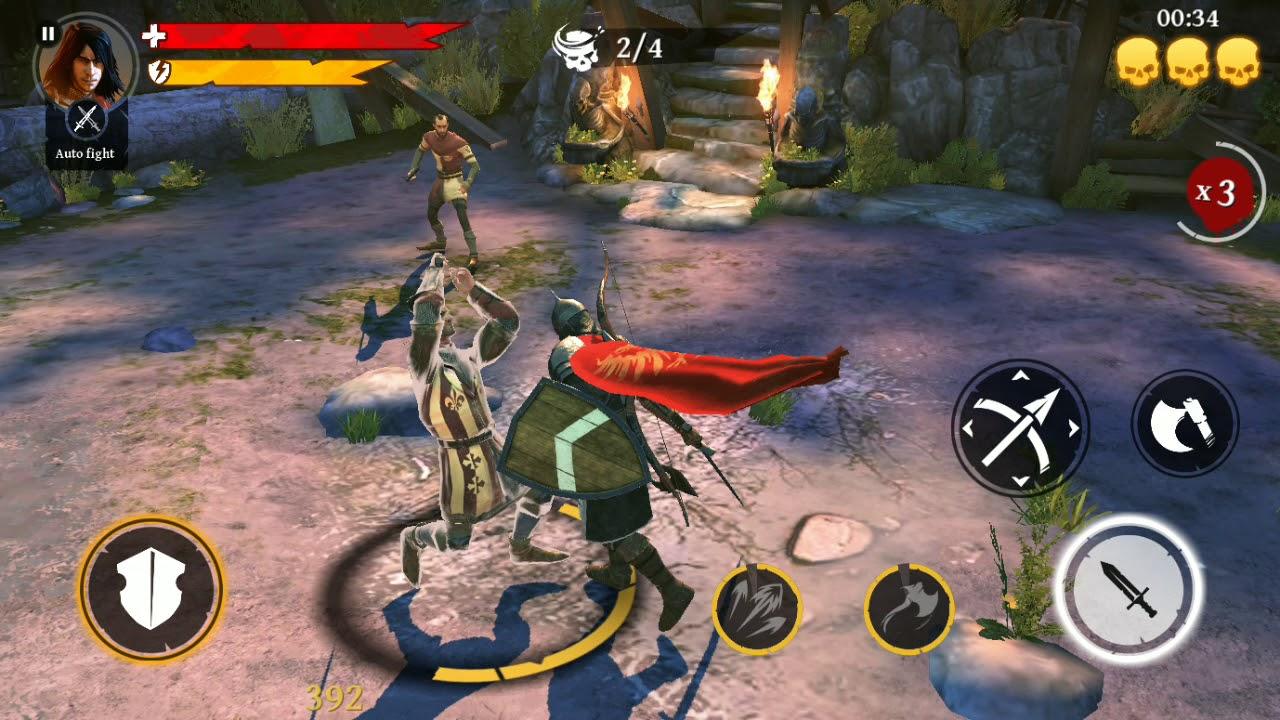
Task: Tap the Auto fight label text
Action: (x=85, y=153)
